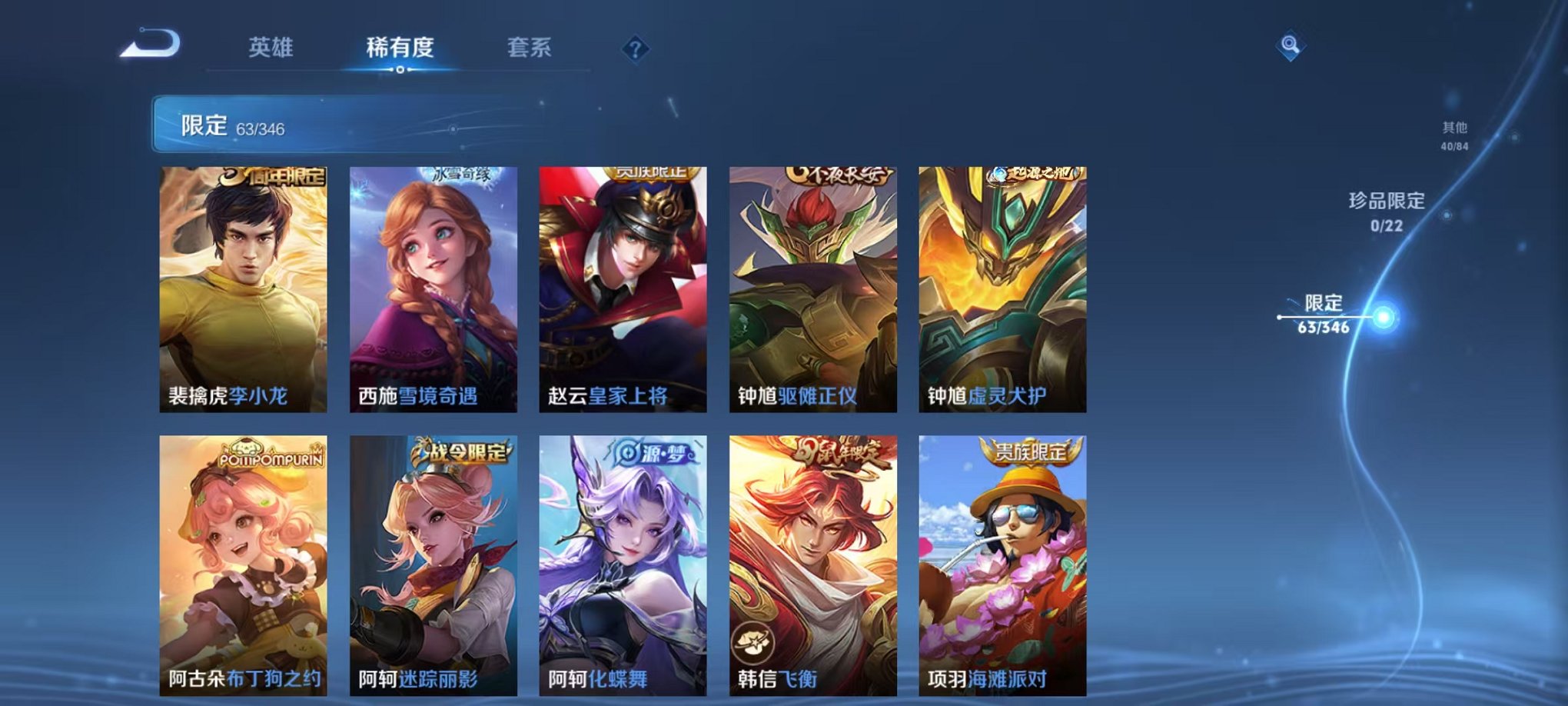1568x706 pixels.
Task: Select the 稀有度 tab
Action: [x=400, y=46]
